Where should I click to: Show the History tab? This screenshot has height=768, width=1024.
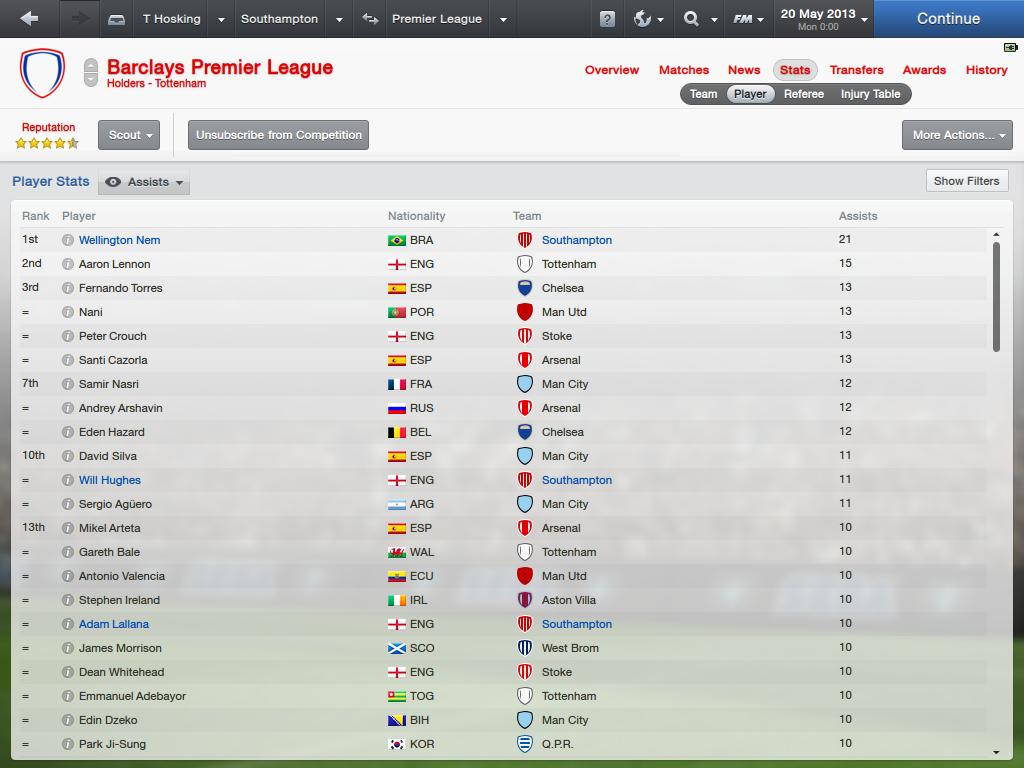coord(986,70)
